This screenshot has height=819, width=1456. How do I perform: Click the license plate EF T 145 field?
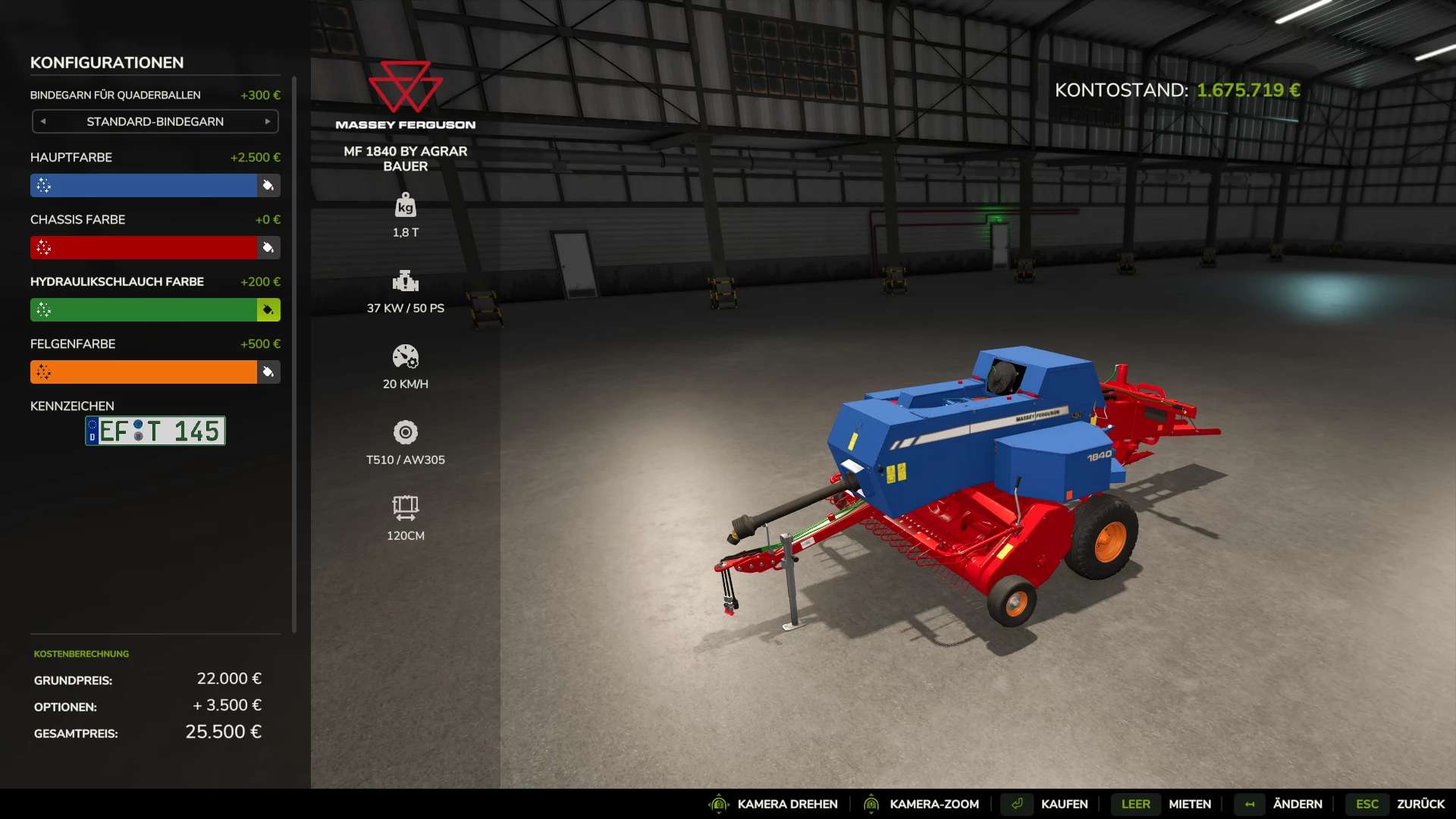(155, 431)
